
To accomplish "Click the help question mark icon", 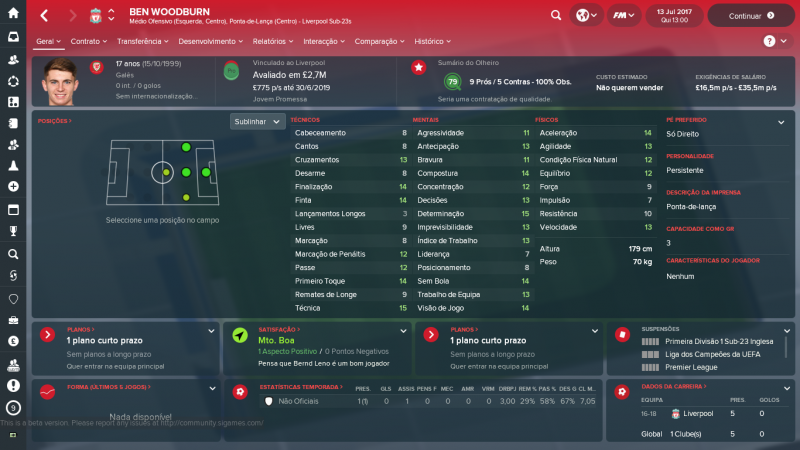I will coord(769,41).
